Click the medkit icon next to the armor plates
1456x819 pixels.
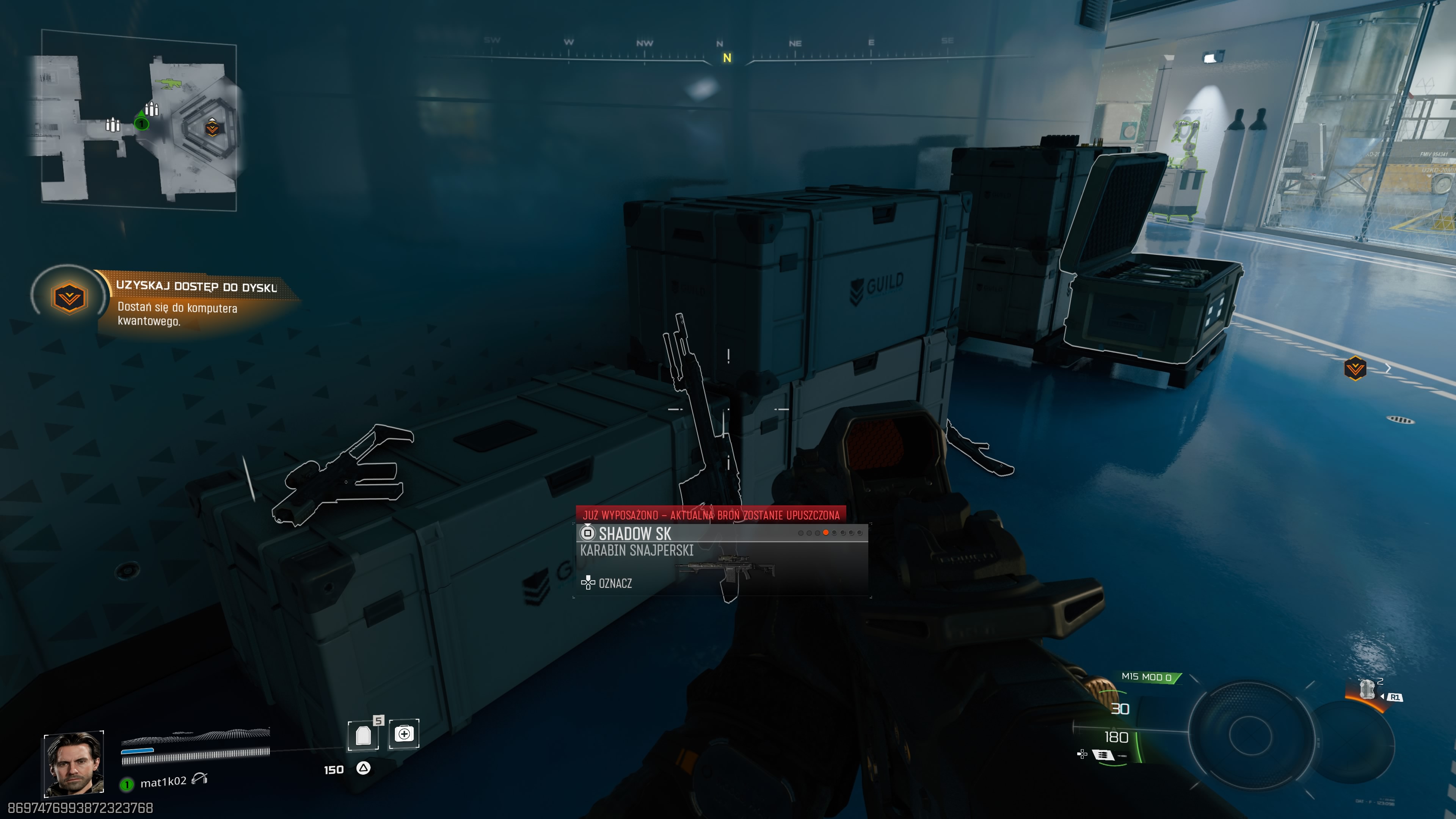[x=404, y=734]
